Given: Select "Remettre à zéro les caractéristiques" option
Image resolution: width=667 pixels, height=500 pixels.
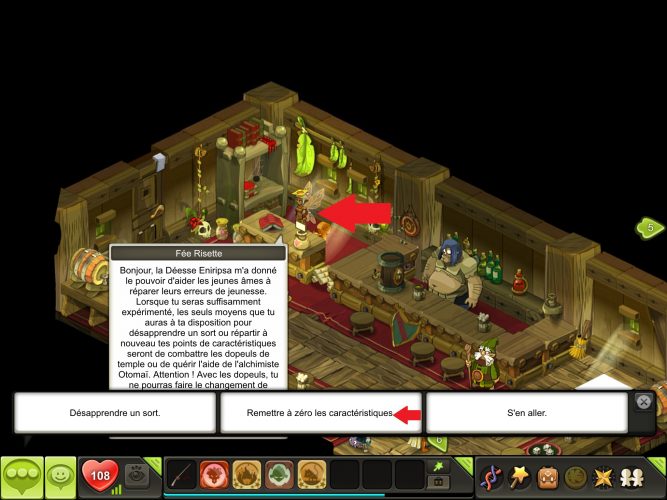Looking at the screenshot, I should tap(321, 412).
